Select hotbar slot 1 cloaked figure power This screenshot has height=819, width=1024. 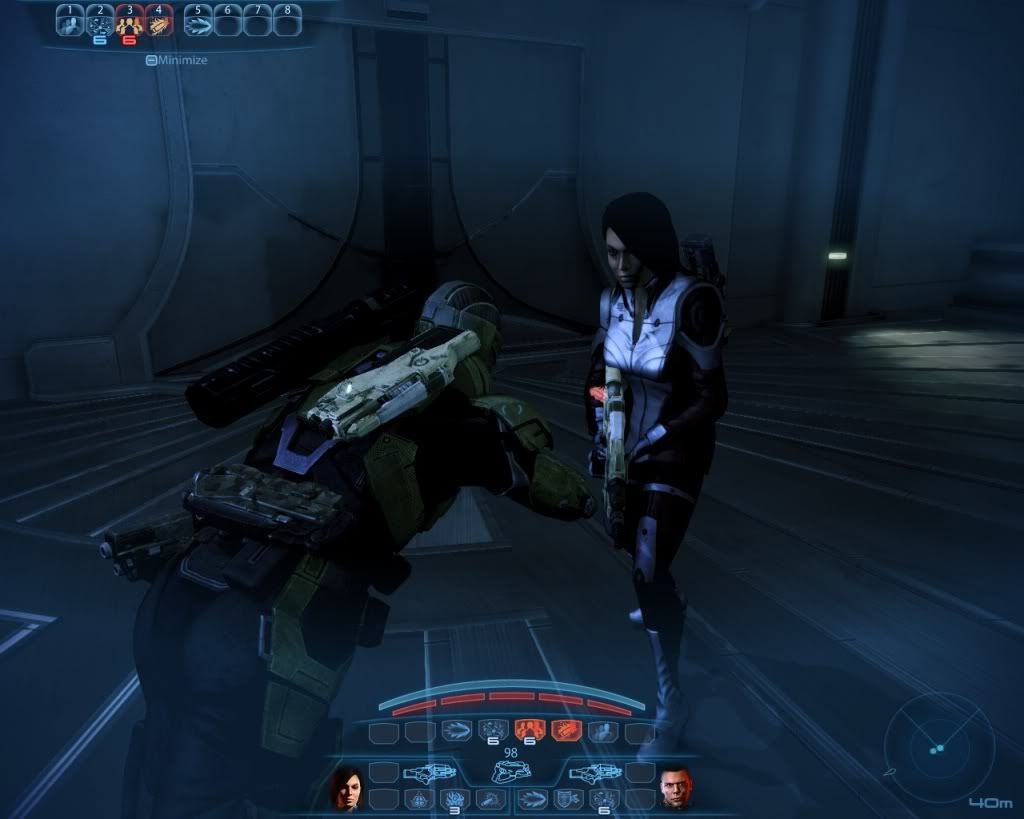click(x=69, y=20)
